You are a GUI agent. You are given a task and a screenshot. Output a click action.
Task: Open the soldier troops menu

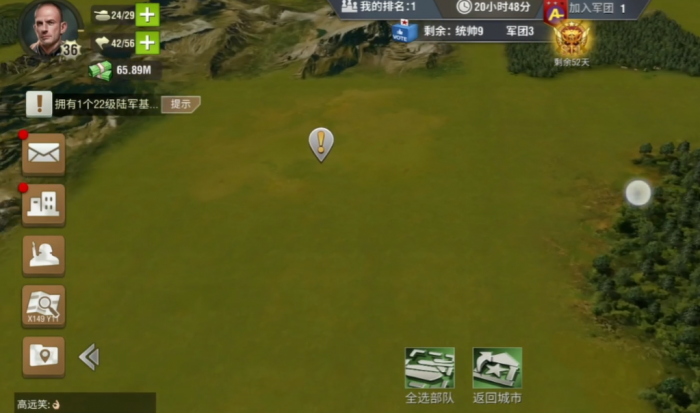(x=44, y=255)
